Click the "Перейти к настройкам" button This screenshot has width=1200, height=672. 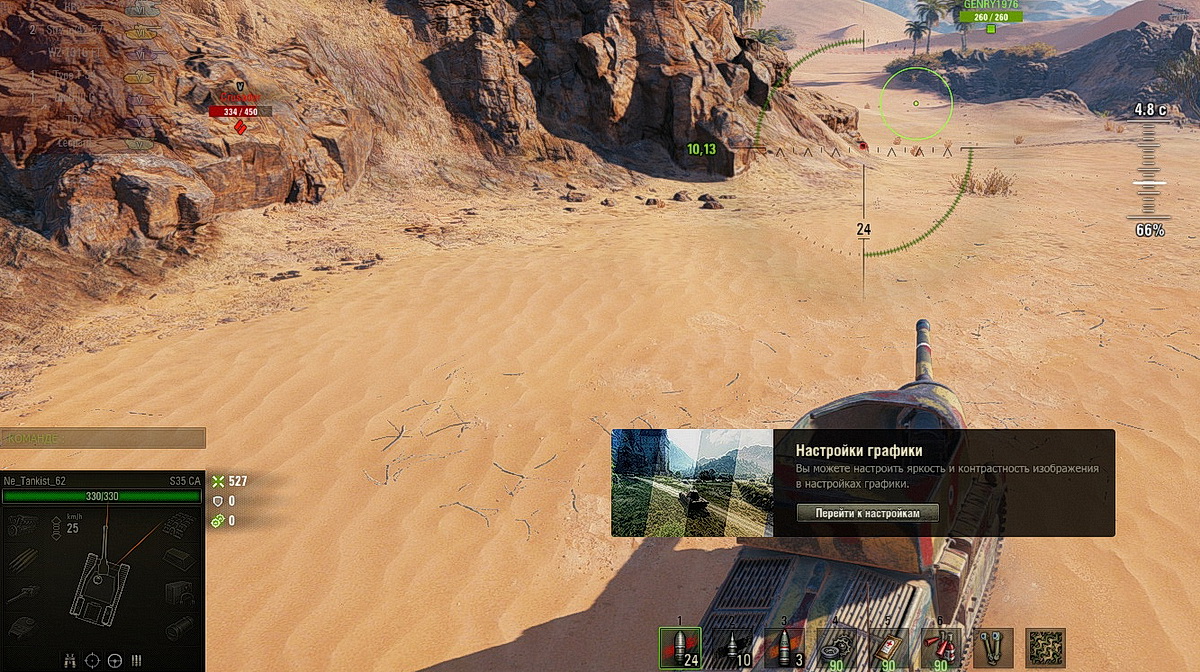point(868,513)
